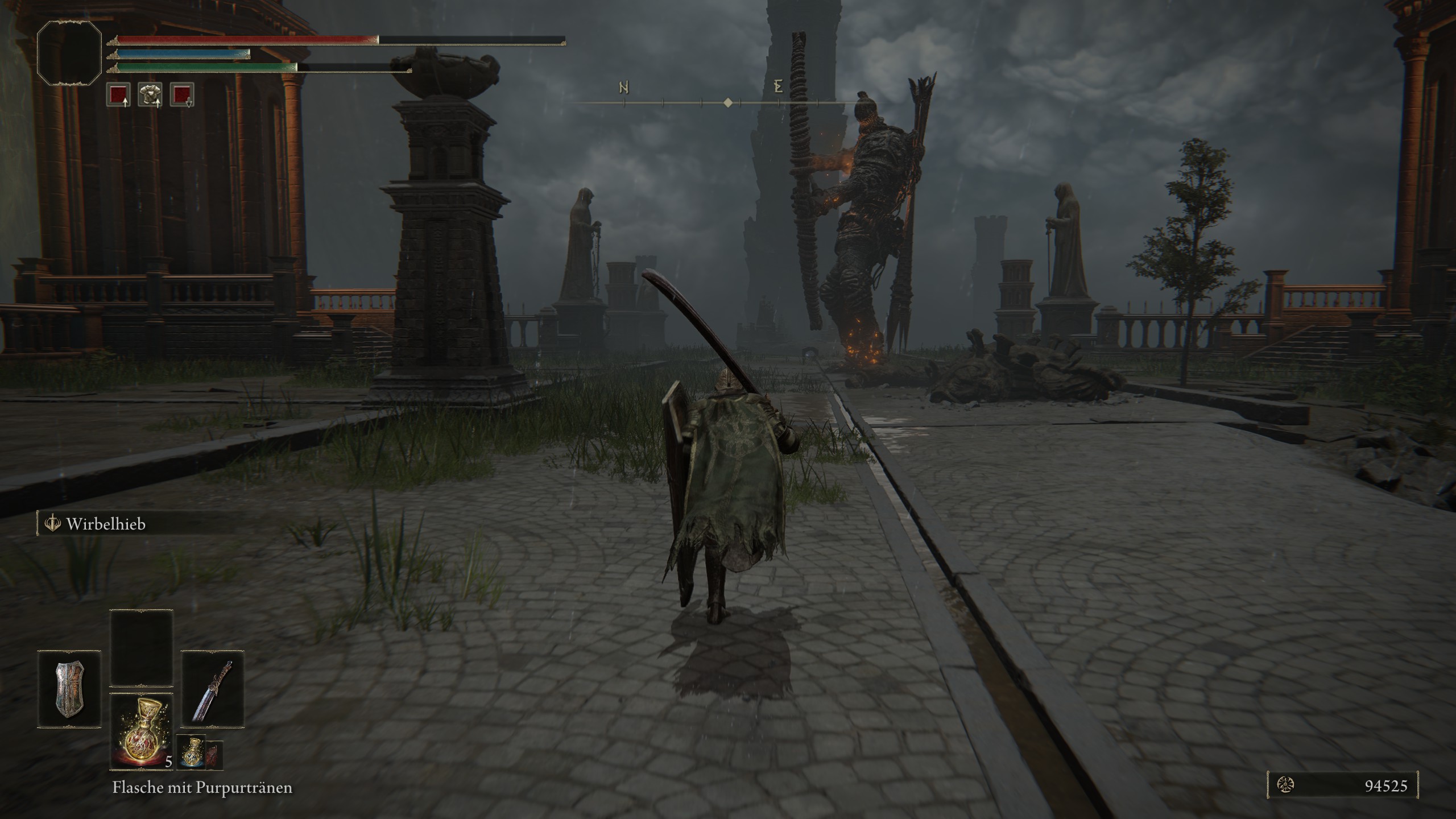This screenshot has height=819, width=1456.
Task: Inspect the red status icon with down arrow
Action: tap(182, 94)
